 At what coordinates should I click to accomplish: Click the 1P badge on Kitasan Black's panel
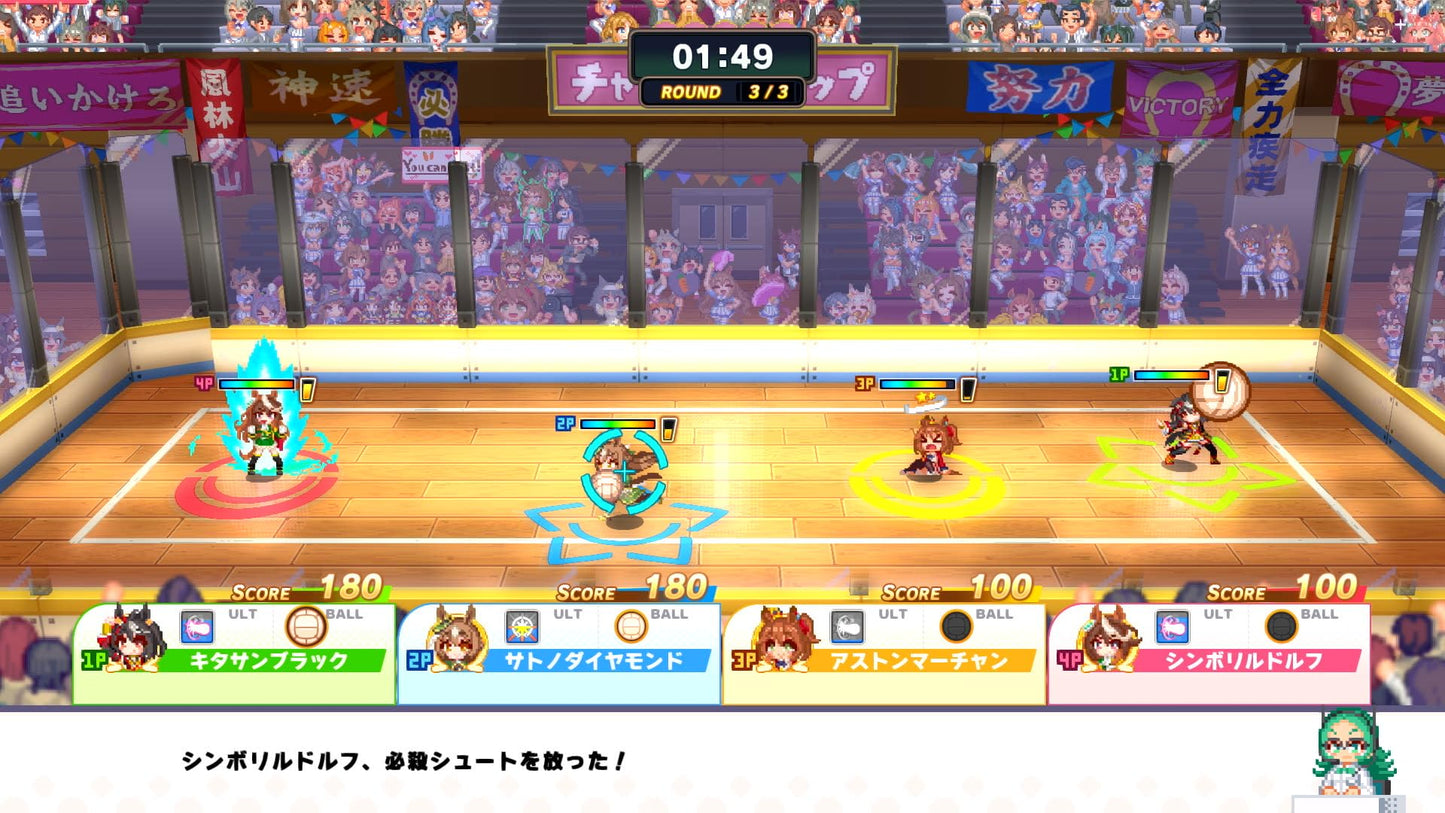pos(95,659)
